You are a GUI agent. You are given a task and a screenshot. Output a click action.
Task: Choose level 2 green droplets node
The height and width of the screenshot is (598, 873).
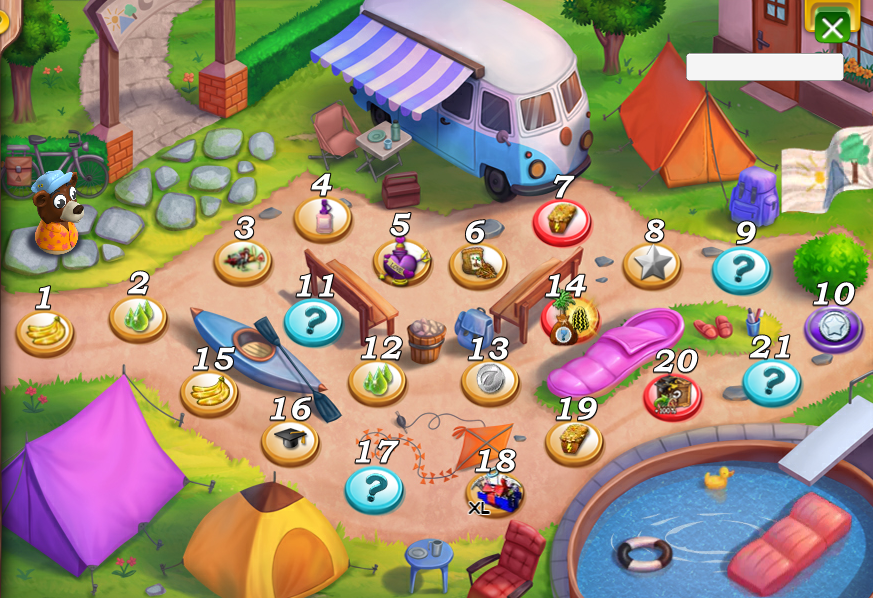pyautogui.click(x=138, y=317)
